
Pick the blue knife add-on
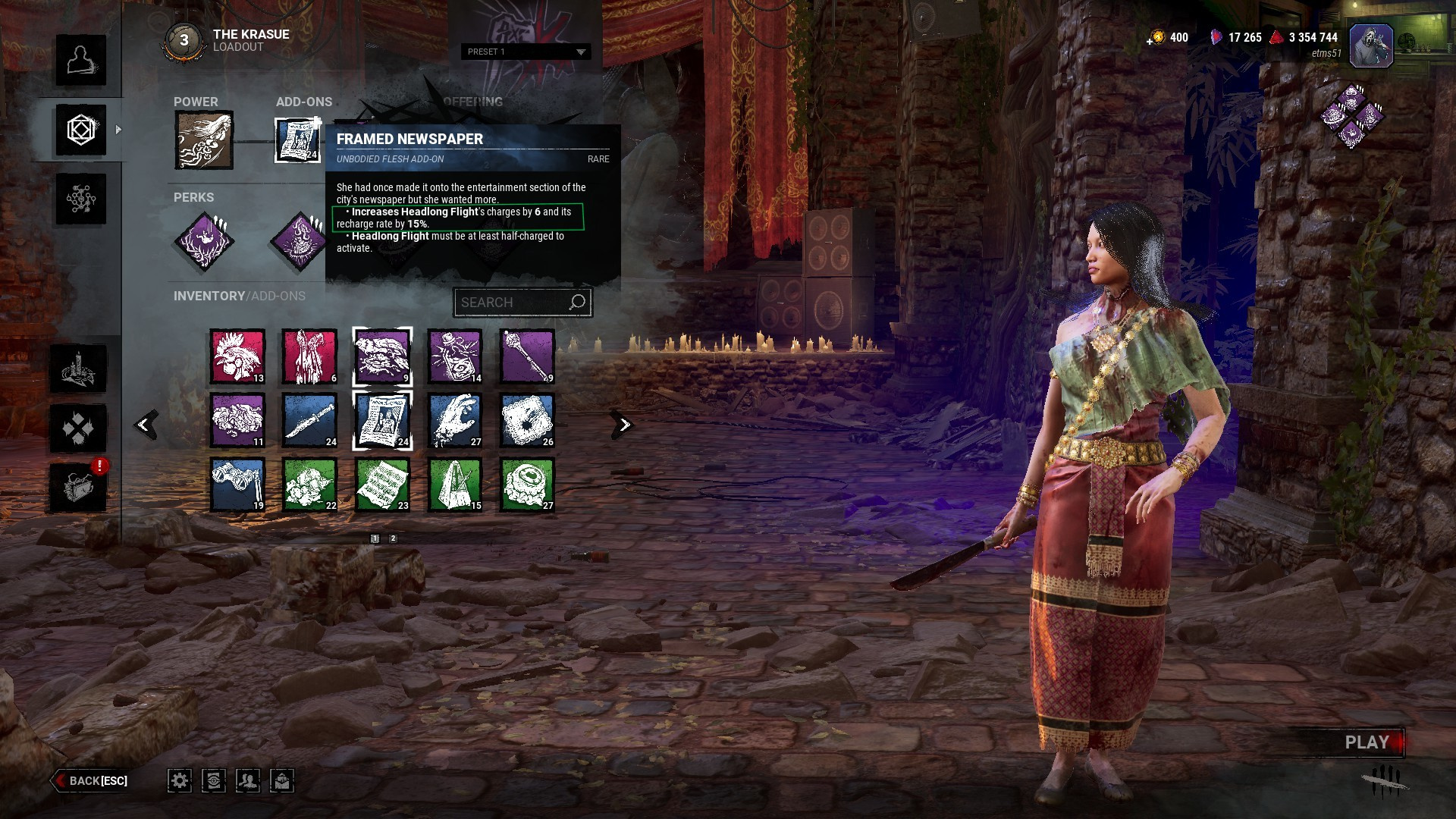309,420
